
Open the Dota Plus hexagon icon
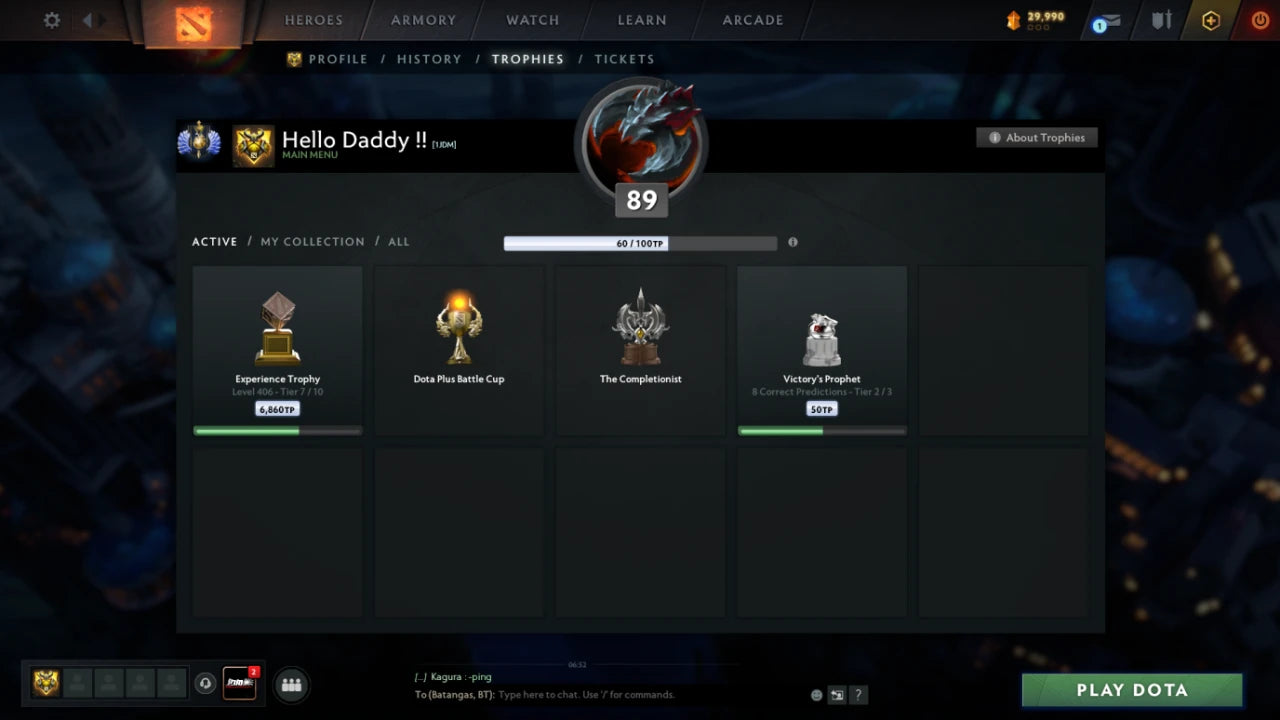[x=1210, y=20]
